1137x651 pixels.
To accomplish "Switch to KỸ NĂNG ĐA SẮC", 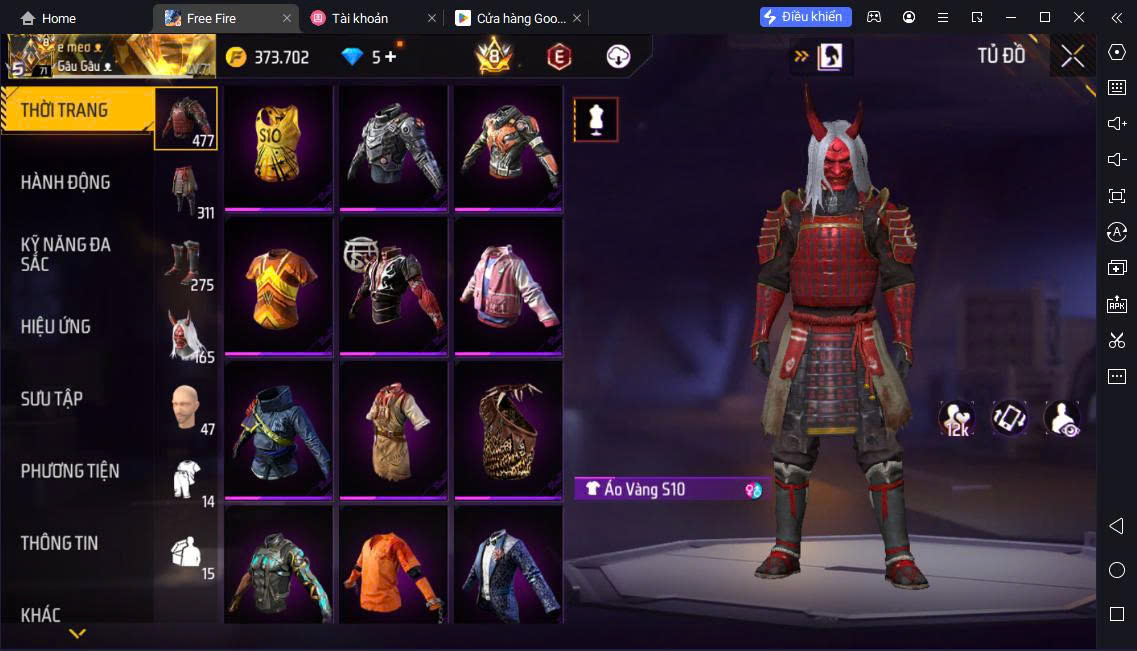I will (x=66, y=254).
